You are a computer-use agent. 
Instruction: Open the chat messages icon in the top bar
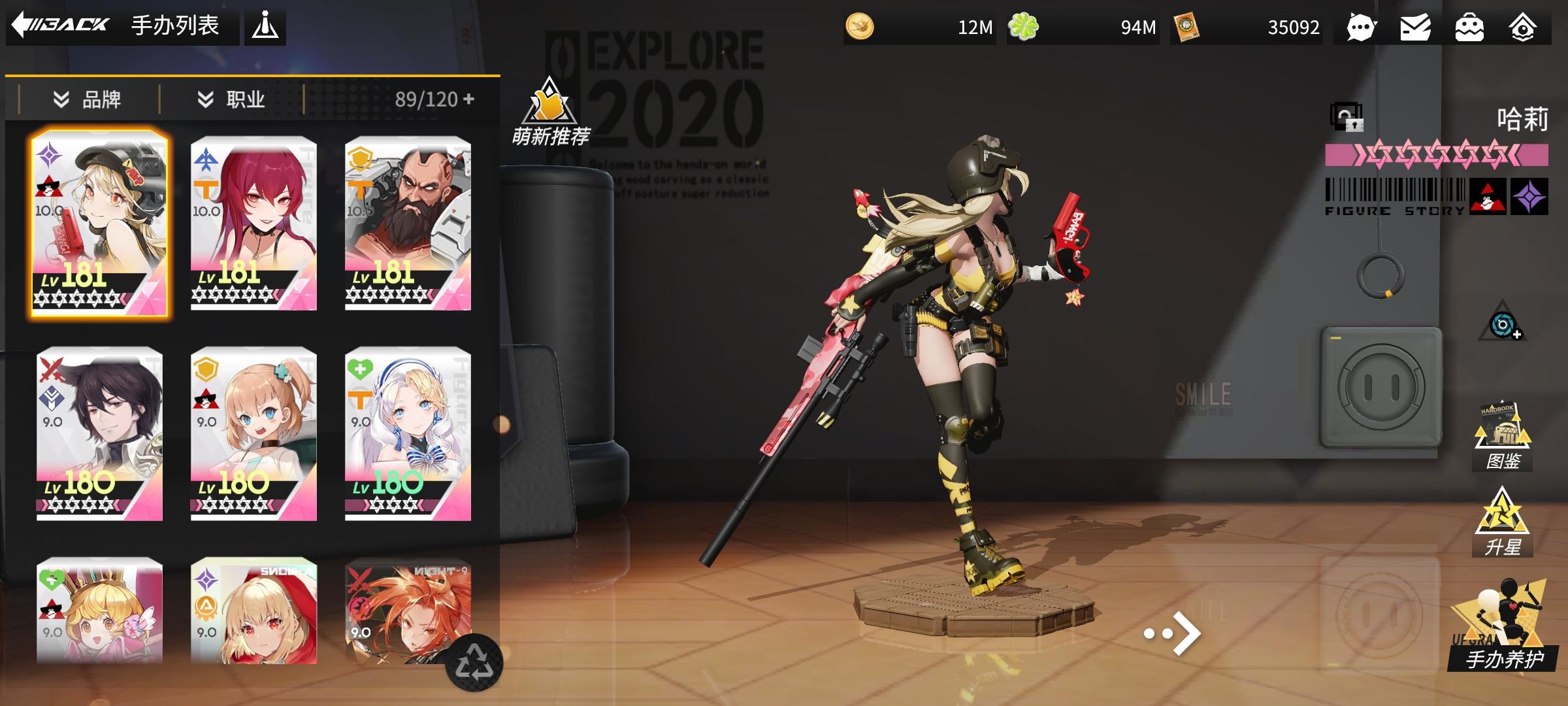pyautogui.click(x=1361, y=27)
